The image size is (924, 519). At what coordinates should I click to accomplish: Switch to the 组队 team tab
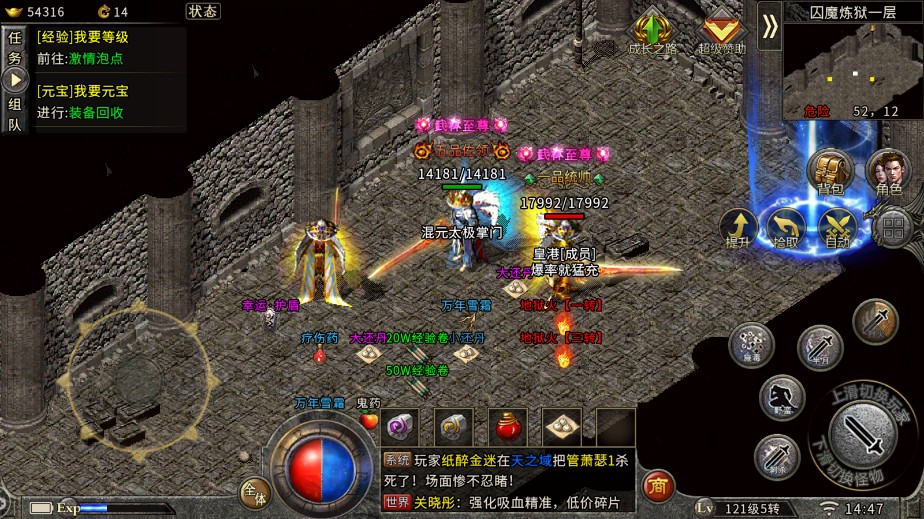14,114
